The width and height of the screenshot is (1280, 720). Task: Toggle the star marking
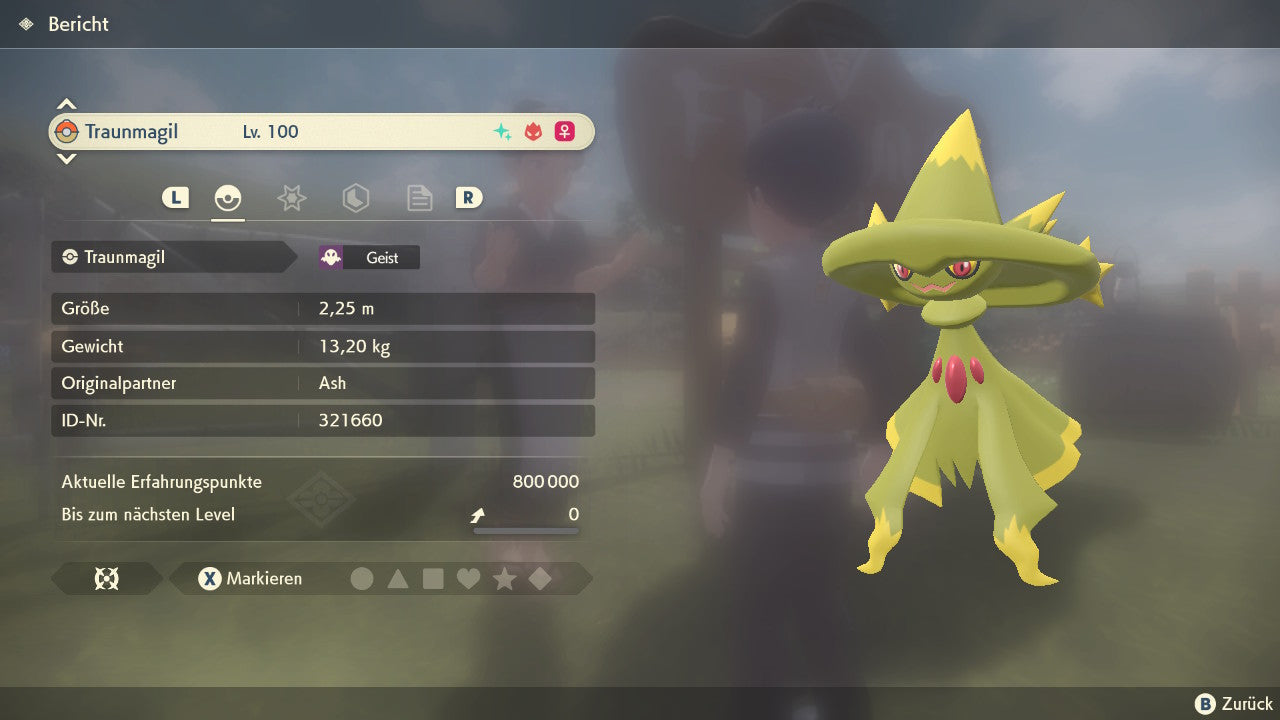pyautogui.click(x=504, y=579)
